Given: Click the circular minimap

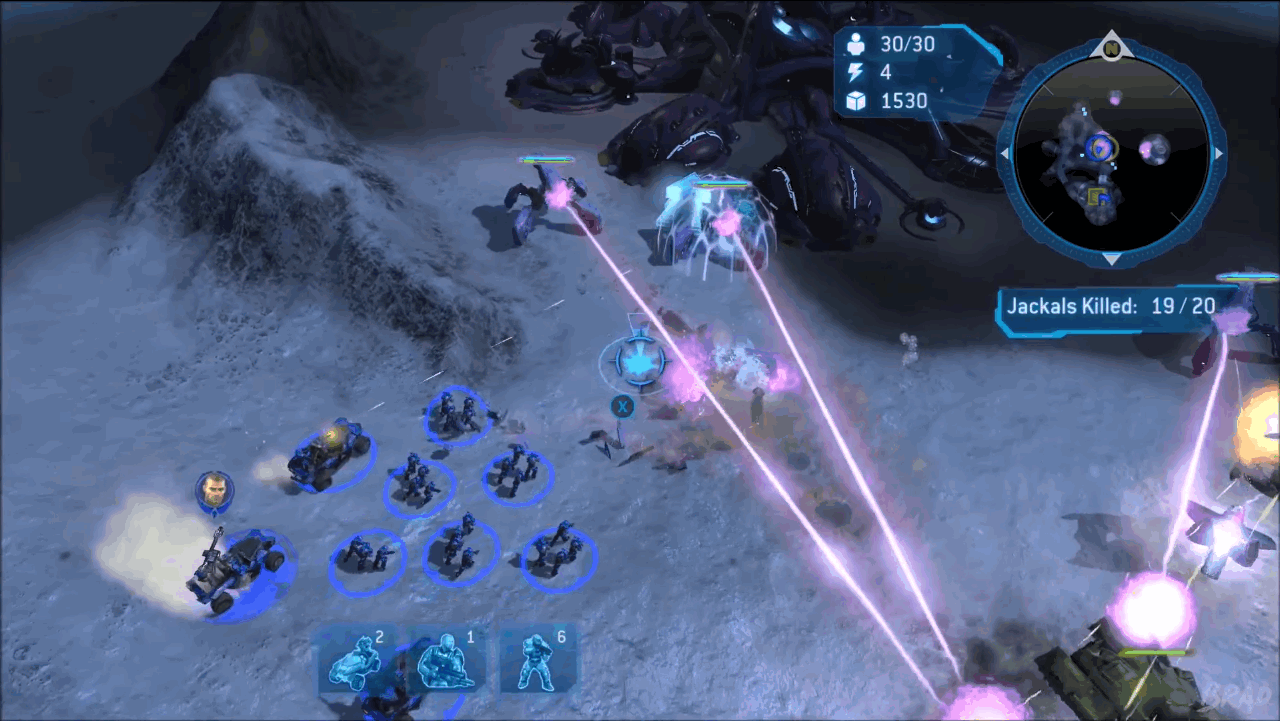Looking at the screenshot, I should pos(1111,154).
